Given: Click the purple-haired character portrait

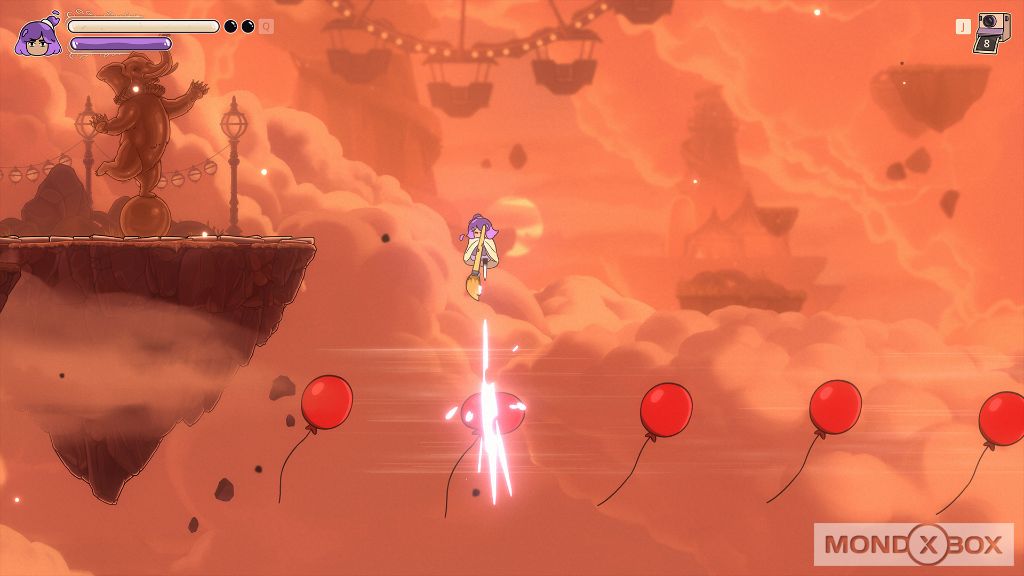Looking at the screenshot, I should (38, 37).
